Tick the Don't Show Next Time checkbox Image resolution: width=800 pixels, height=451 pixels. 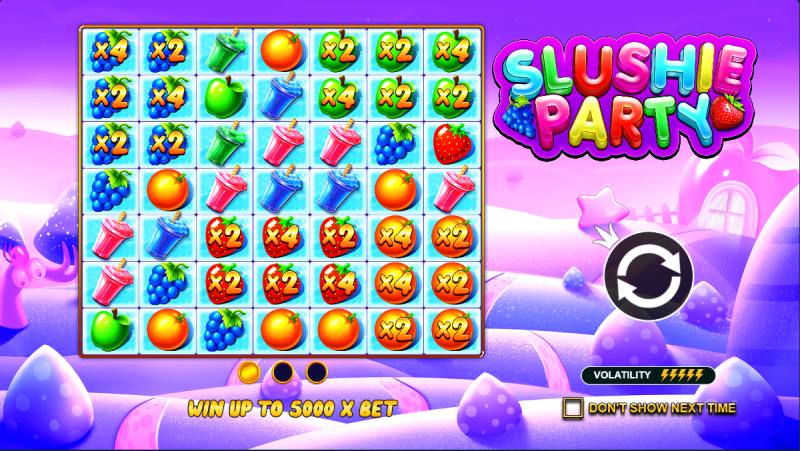point(573,408)
